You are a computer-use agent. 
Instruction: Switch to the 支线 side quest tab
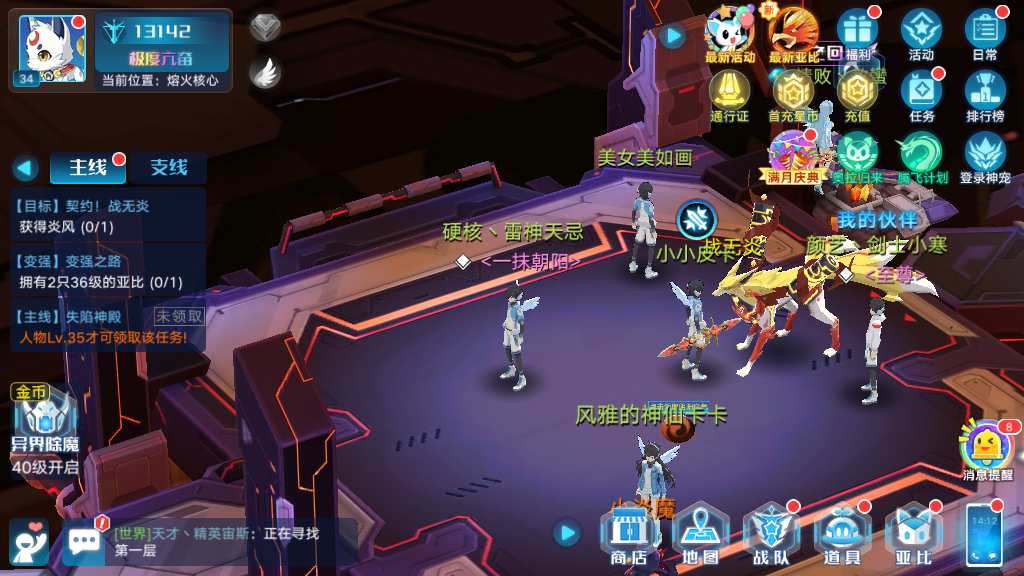[x=169, y=168]
